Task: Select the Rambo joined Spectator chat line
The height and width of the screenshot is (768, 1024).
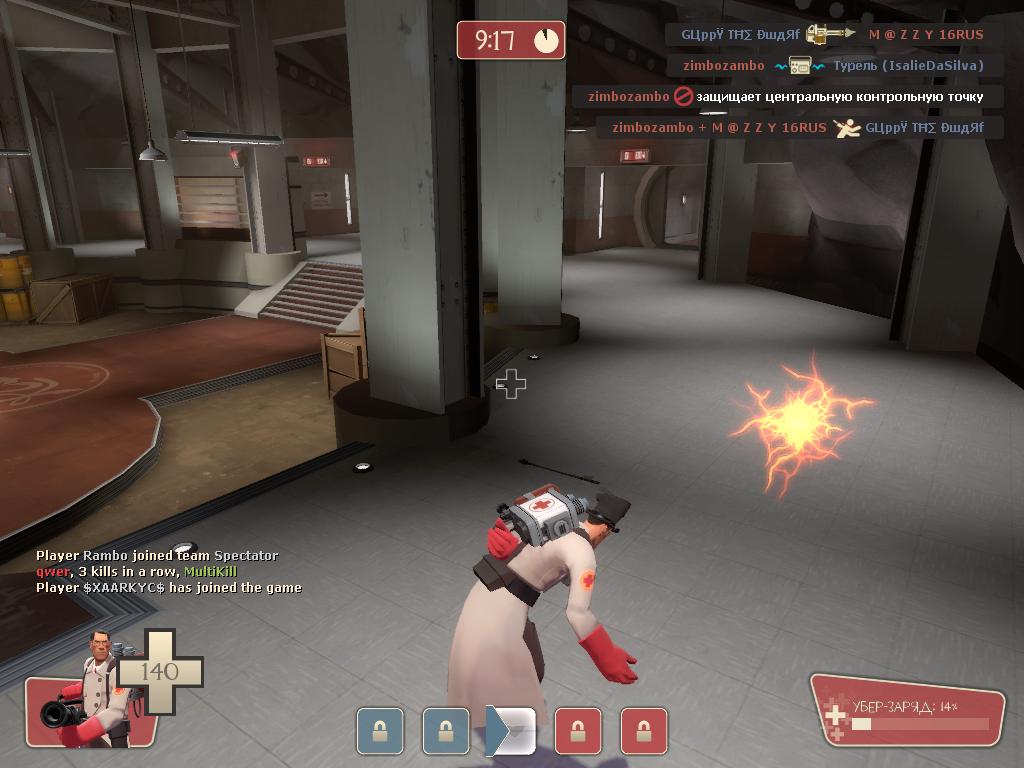Action: [157, 555]
